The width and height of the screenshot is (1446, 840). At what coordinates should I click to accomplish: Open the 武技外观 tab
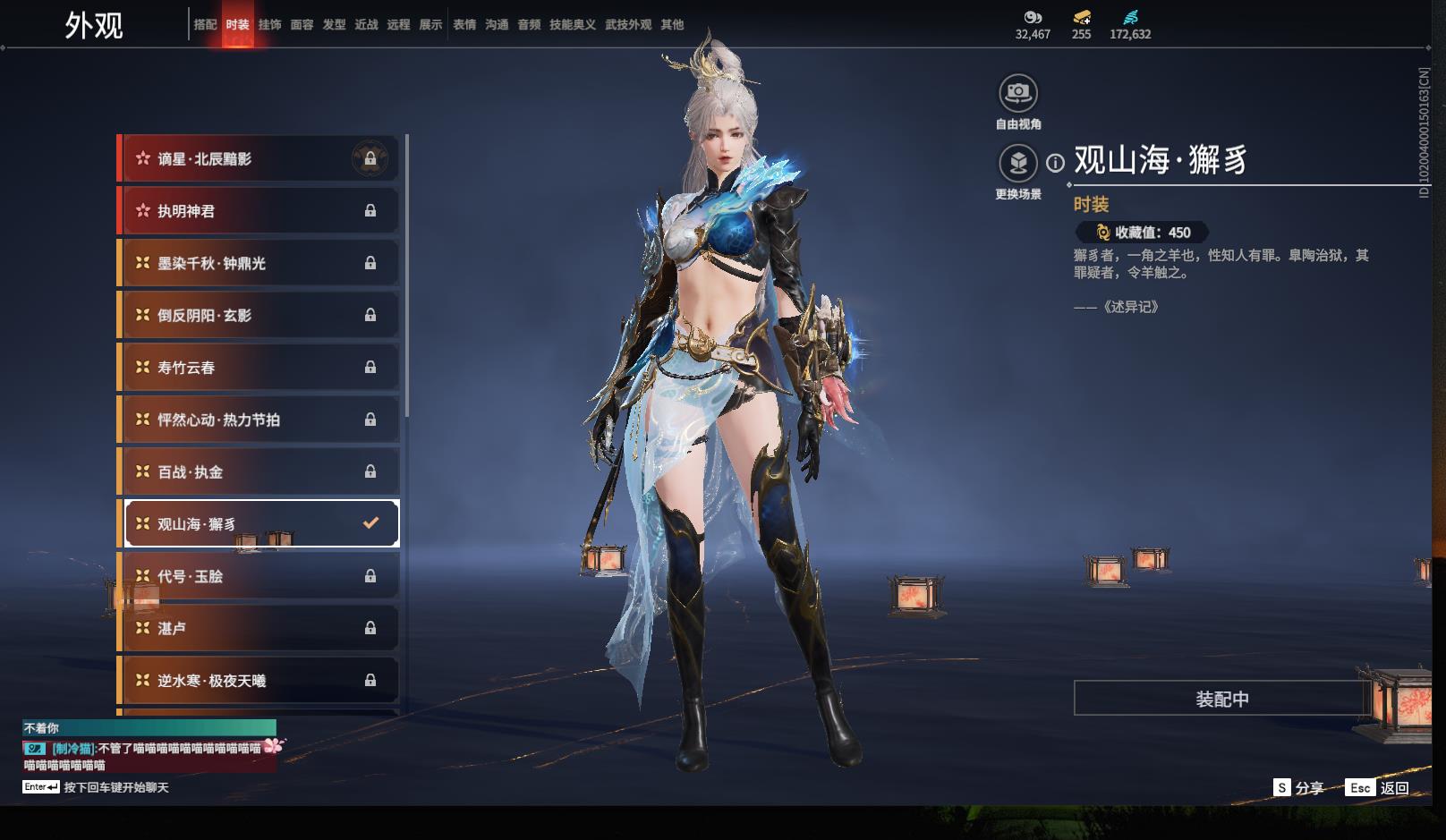tap(628, 25)
